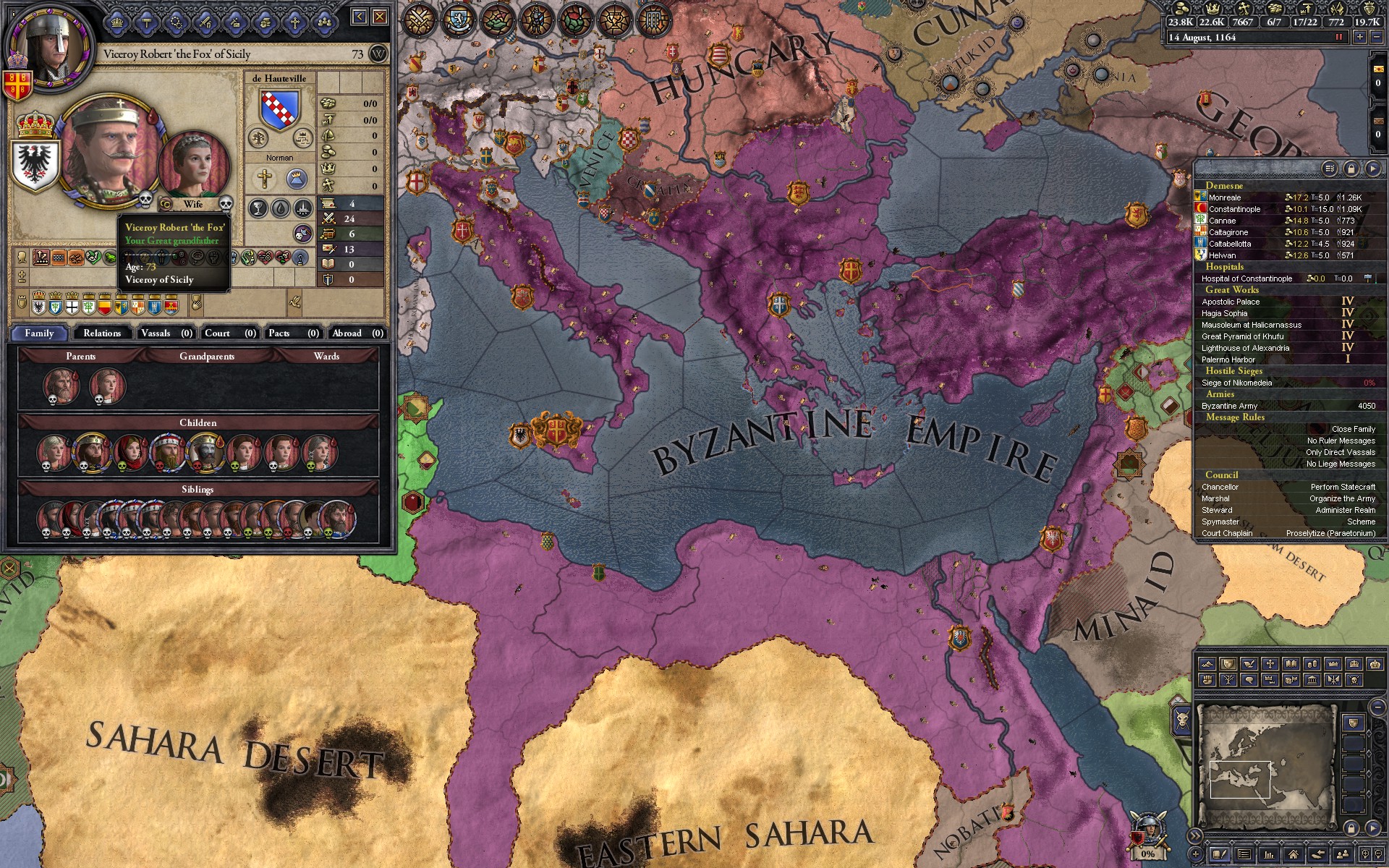Open the Relations tab

pos(101,333)
